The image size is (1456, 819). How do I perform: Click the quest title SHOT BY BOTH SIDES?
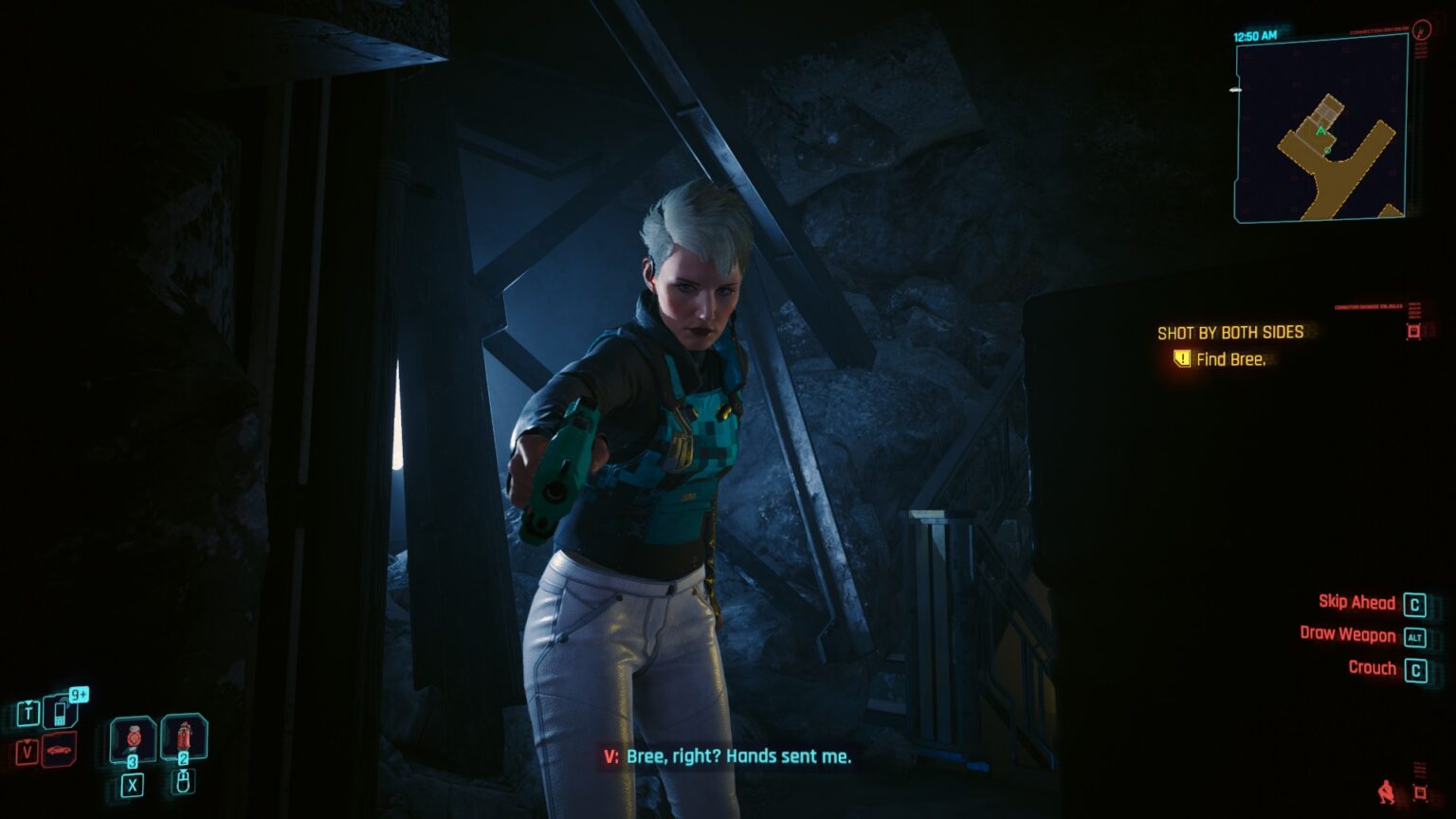click(x=1231, y=333)
